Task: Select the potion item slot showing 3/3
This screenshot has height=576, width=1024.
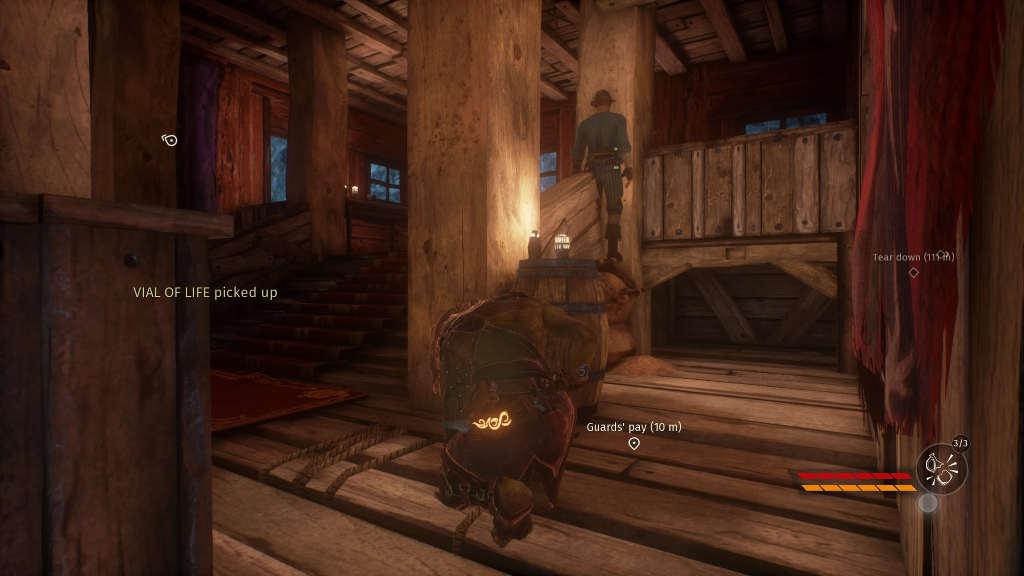Action: point(941,468)
